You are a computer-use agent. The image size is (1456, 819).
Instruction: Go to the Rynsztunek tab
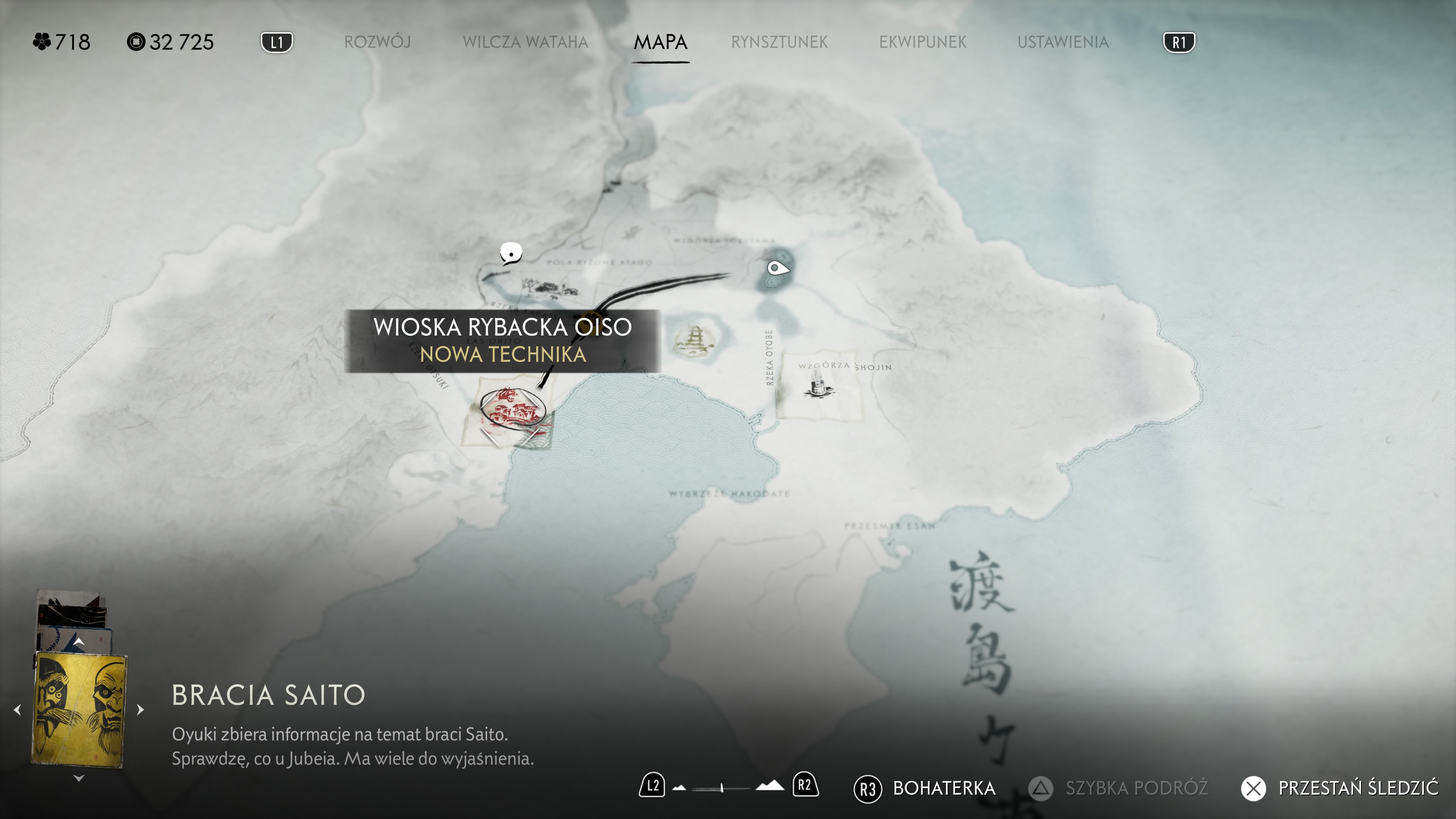tap(779, 42)
